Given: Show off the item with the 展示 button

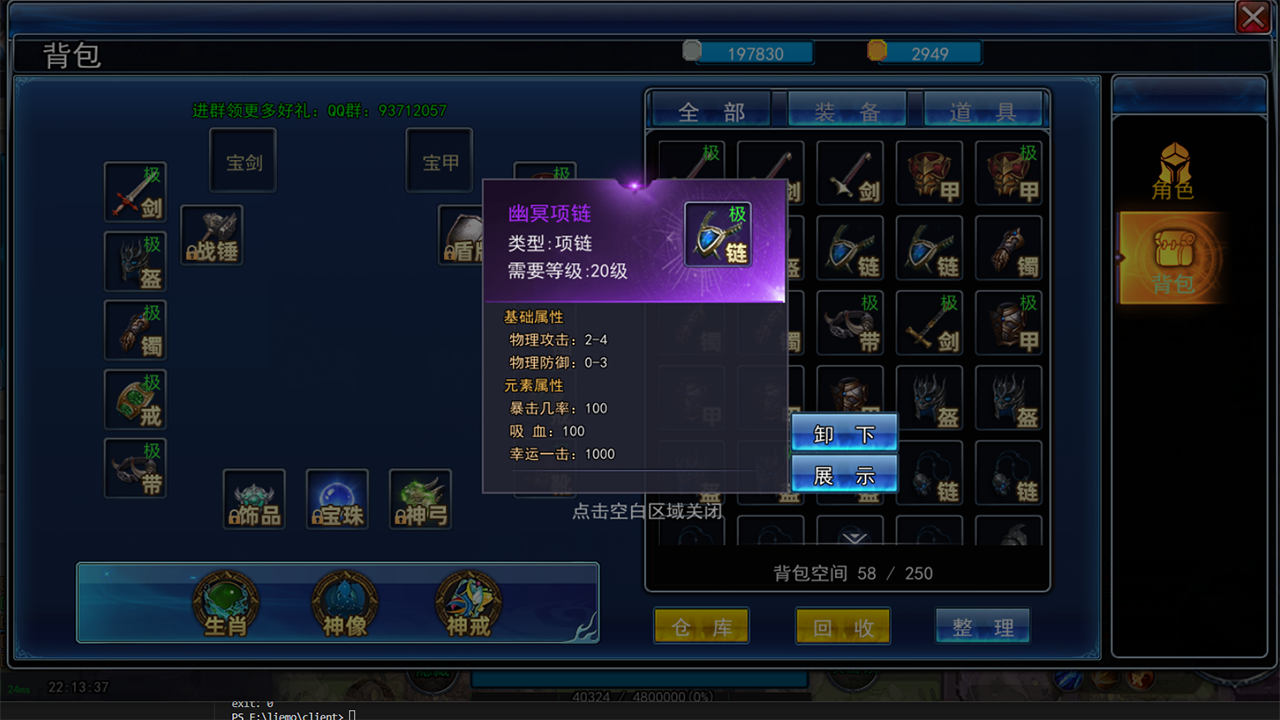Looking at the screenshot, I should coord(844,475).
